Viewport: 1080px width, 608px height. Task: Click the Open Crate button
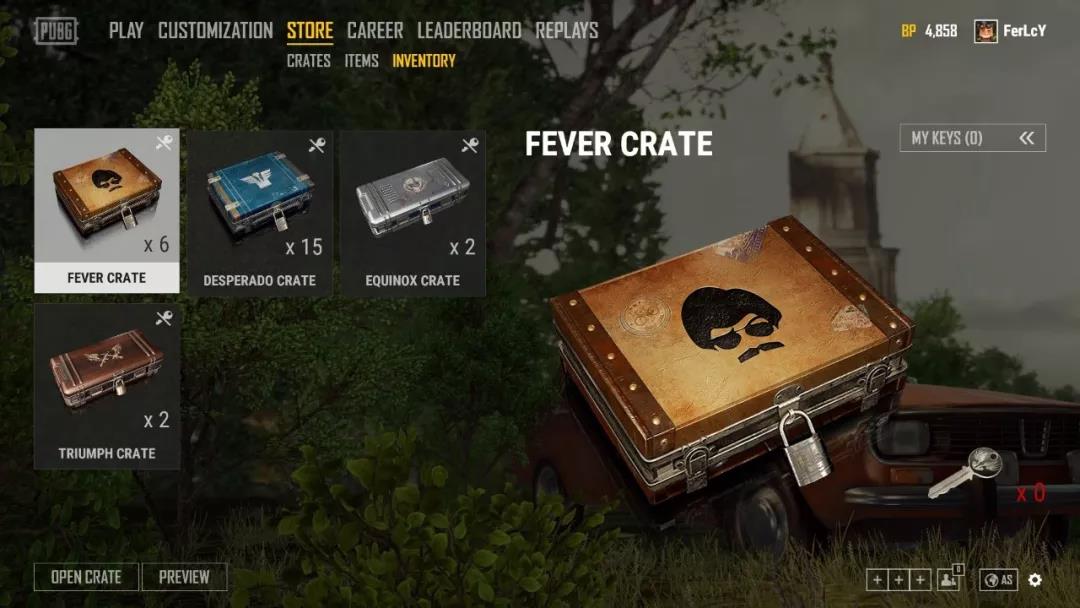86,577
